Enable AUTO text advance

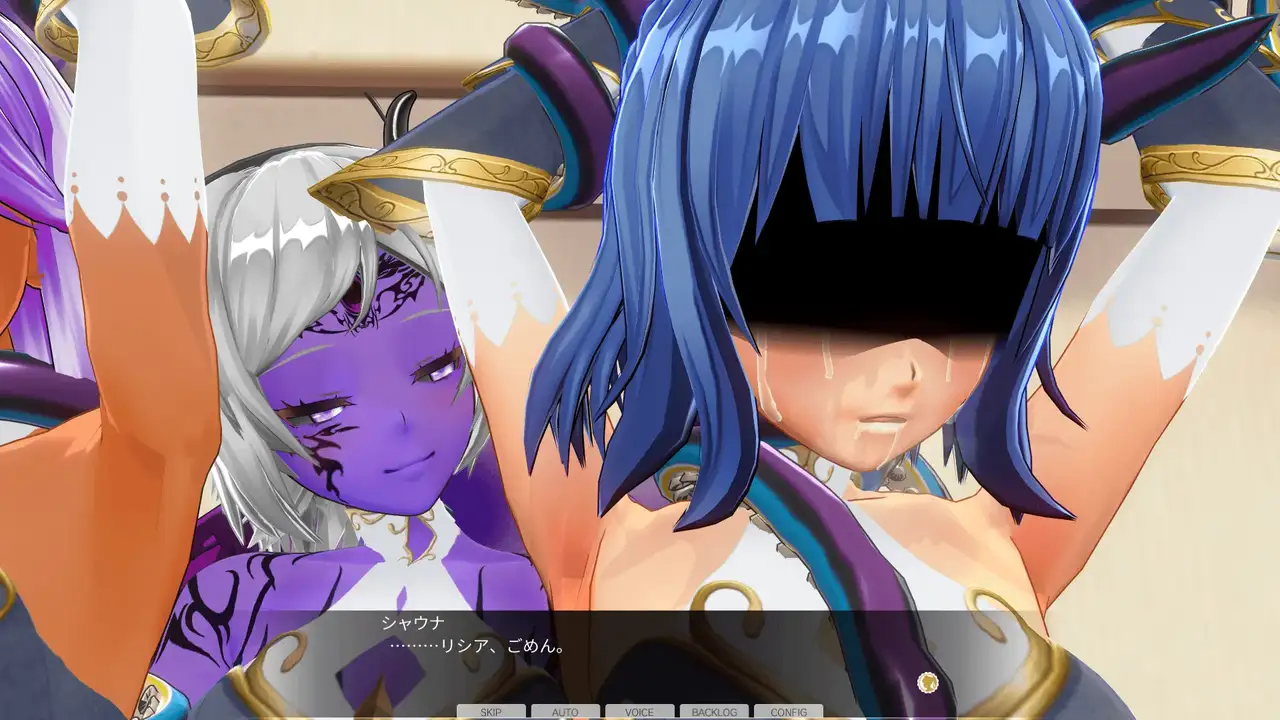tap(565, 712)
